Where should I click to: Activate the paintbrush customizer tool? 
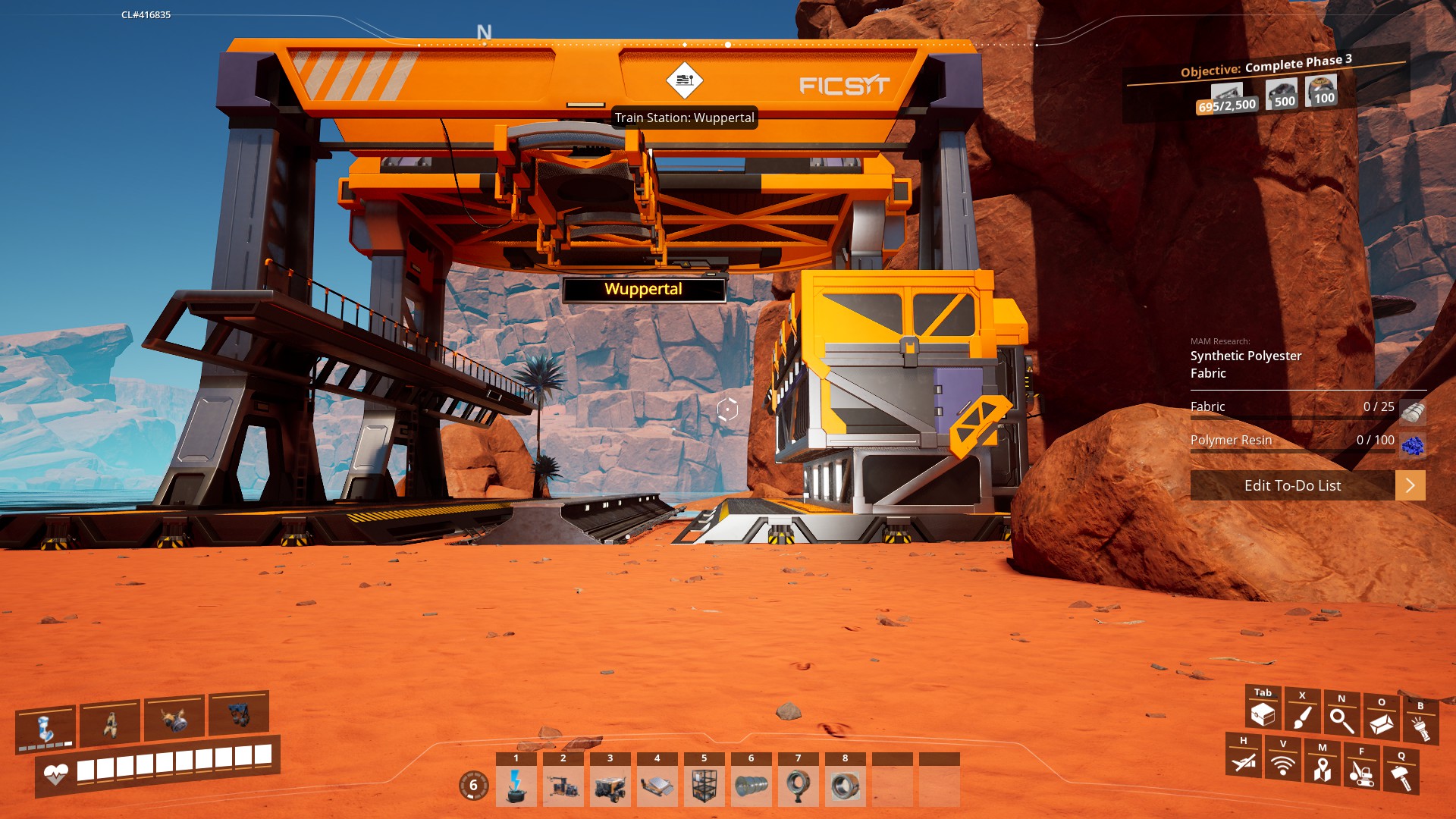[x=1302, y=716]
